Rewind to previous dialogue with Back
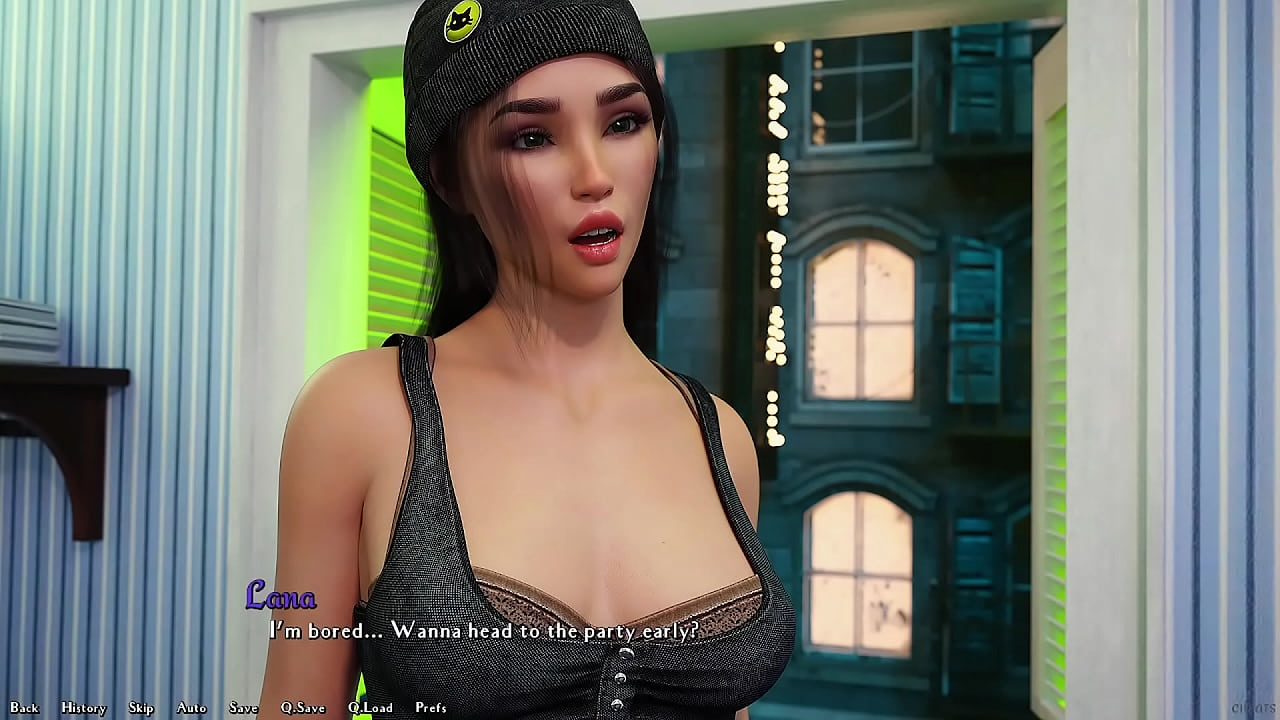This screenshot has width=1280, height=720. (24, 707)
